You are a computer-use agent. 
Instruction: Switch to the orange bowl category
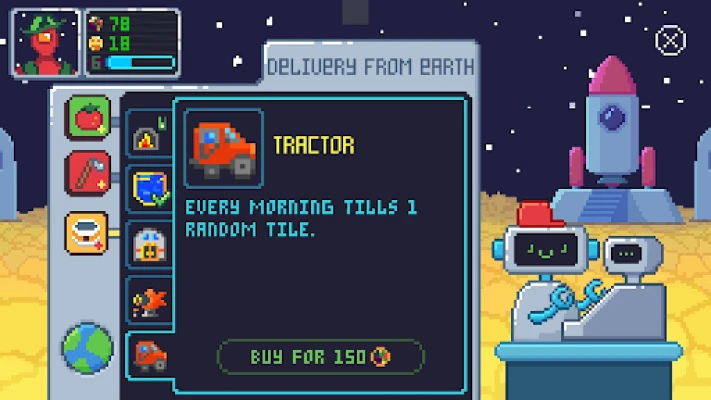(88, 233)
